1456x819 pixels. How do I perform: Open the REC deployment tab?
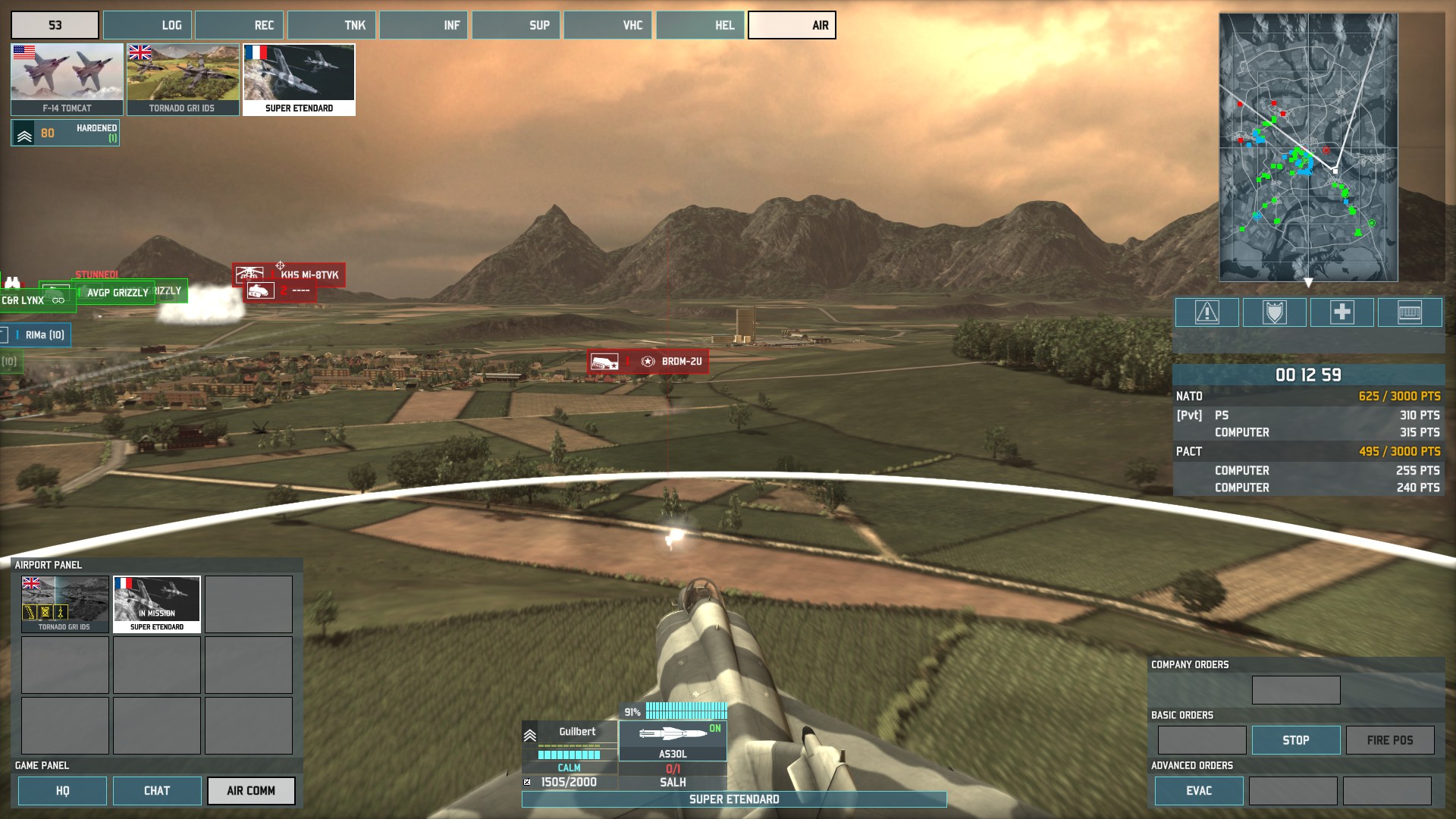pyautogui.click(x=239, y=25)
